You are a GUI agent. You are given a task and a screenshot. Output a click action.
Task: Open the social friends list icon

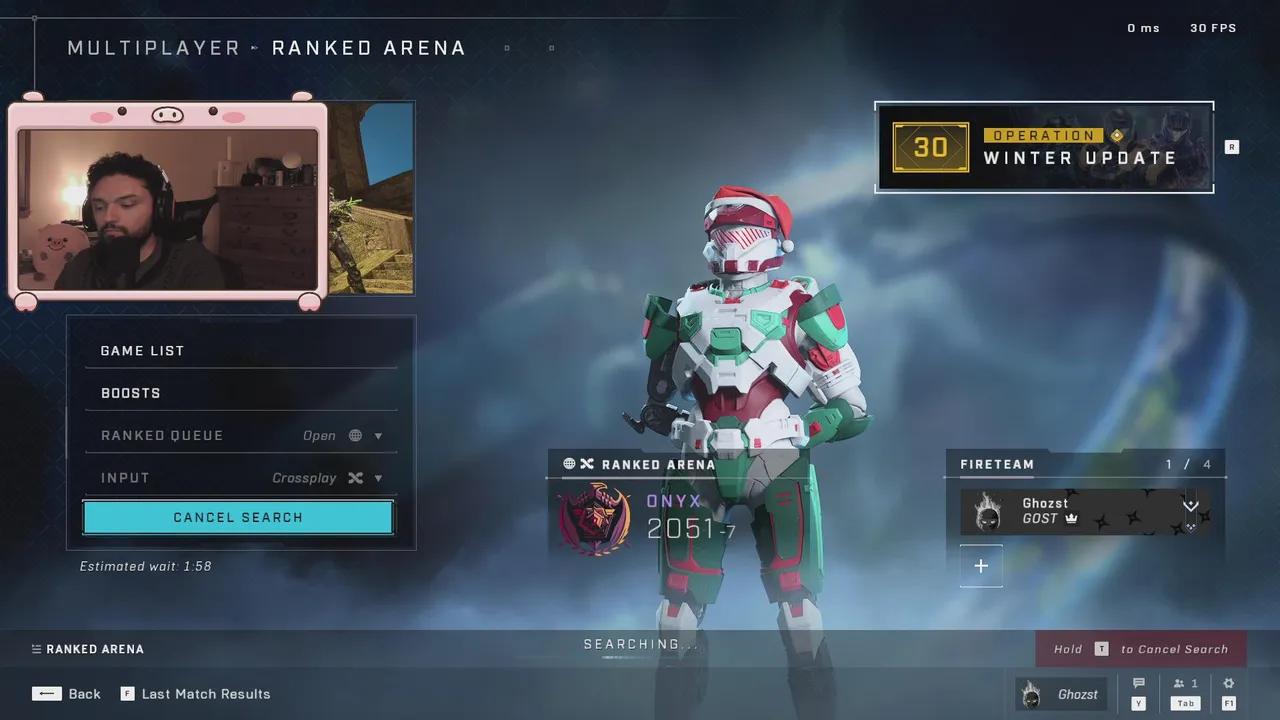tap(1185, 684)
